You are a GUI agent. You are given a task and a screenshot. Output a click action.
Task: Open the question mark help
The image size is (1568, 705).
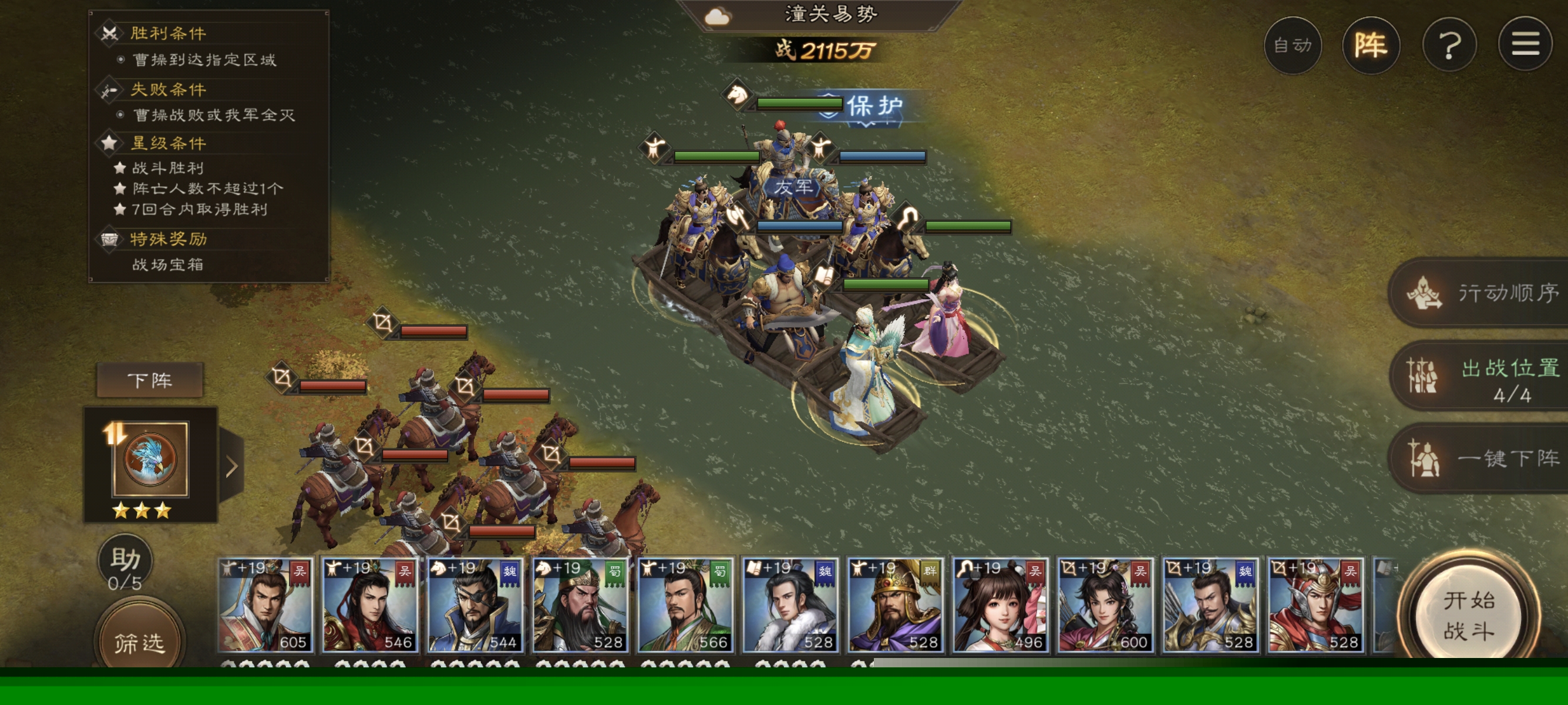pos(1449,46)
